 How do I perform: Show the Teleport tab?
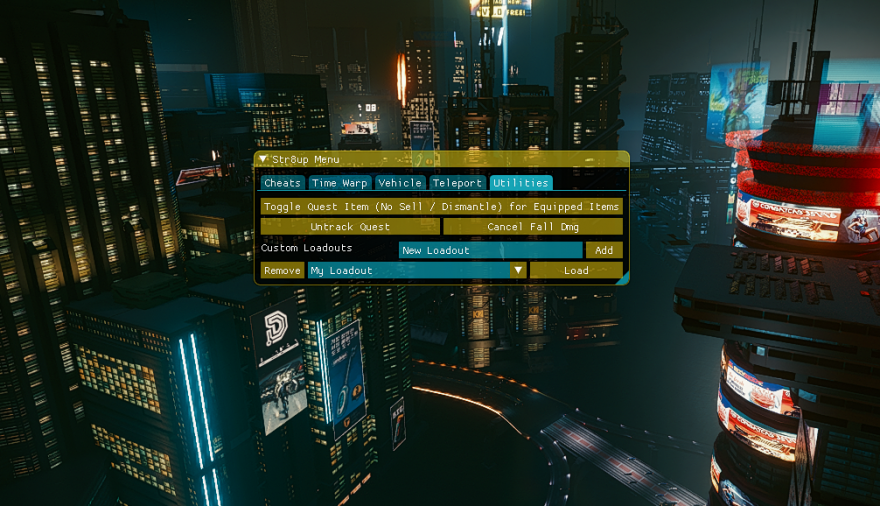[457, 183]
